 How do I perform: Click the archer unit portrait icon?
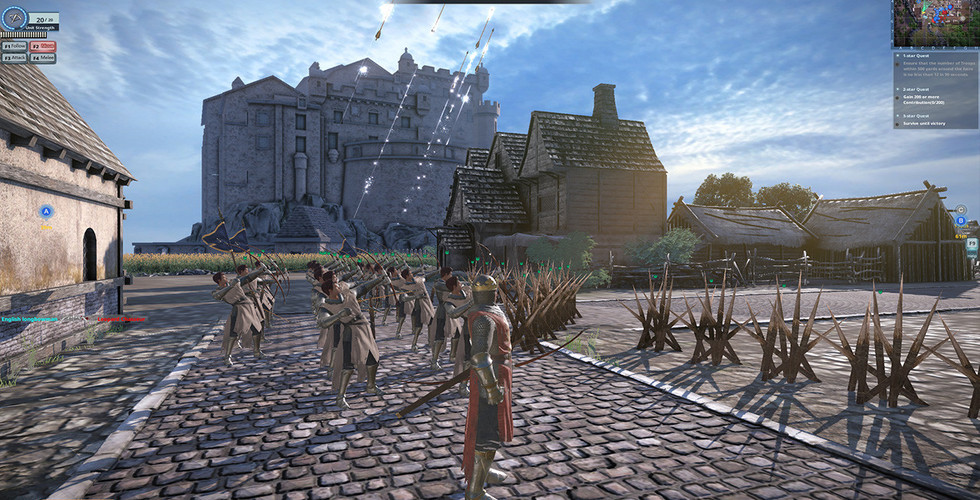point(13,19)
